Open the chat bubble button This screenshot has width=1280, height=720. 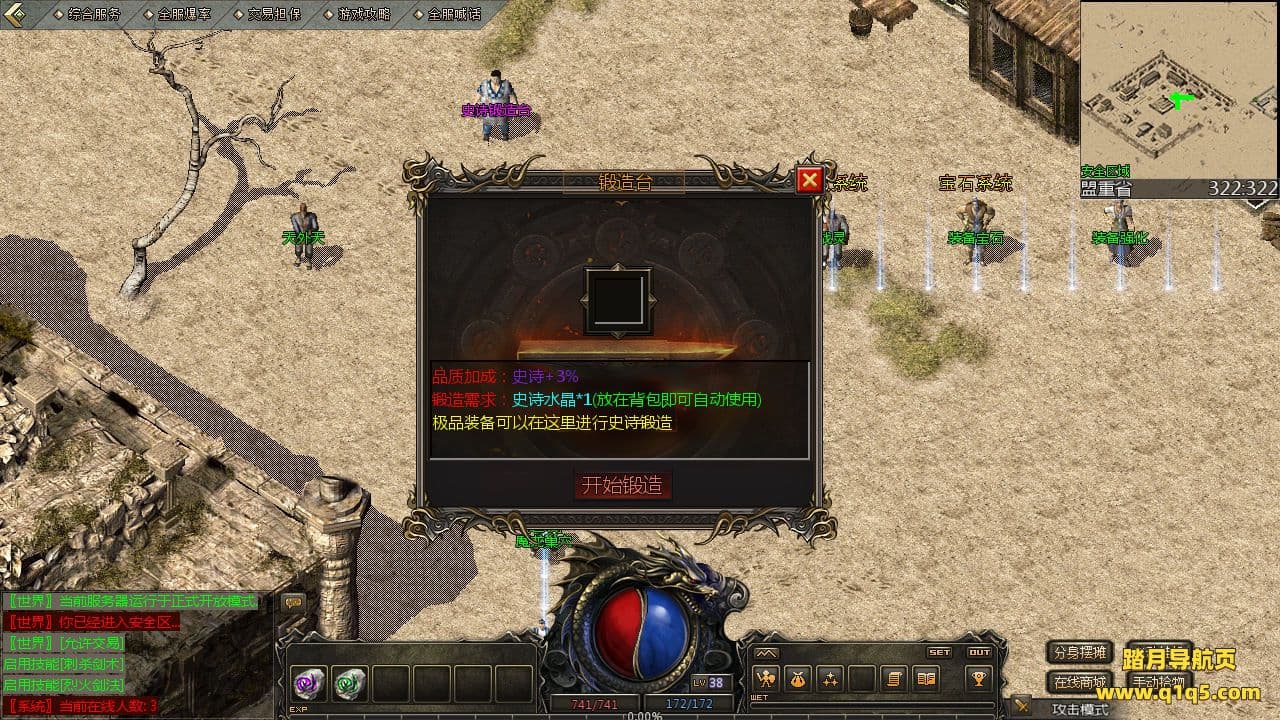[x=293, y=602]
